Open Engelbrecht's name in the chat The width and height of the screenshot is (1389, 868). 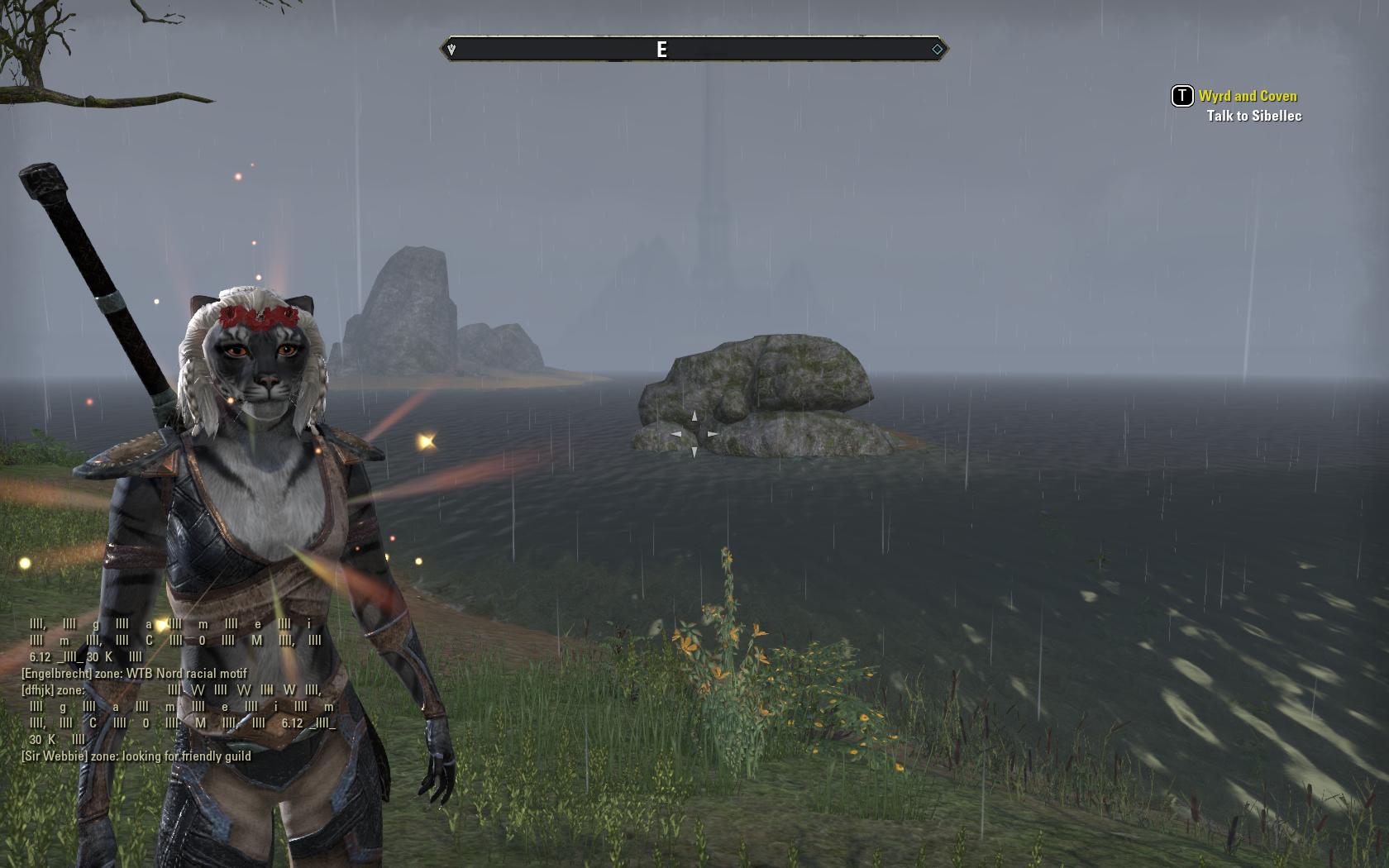click(x=56, y=674)
